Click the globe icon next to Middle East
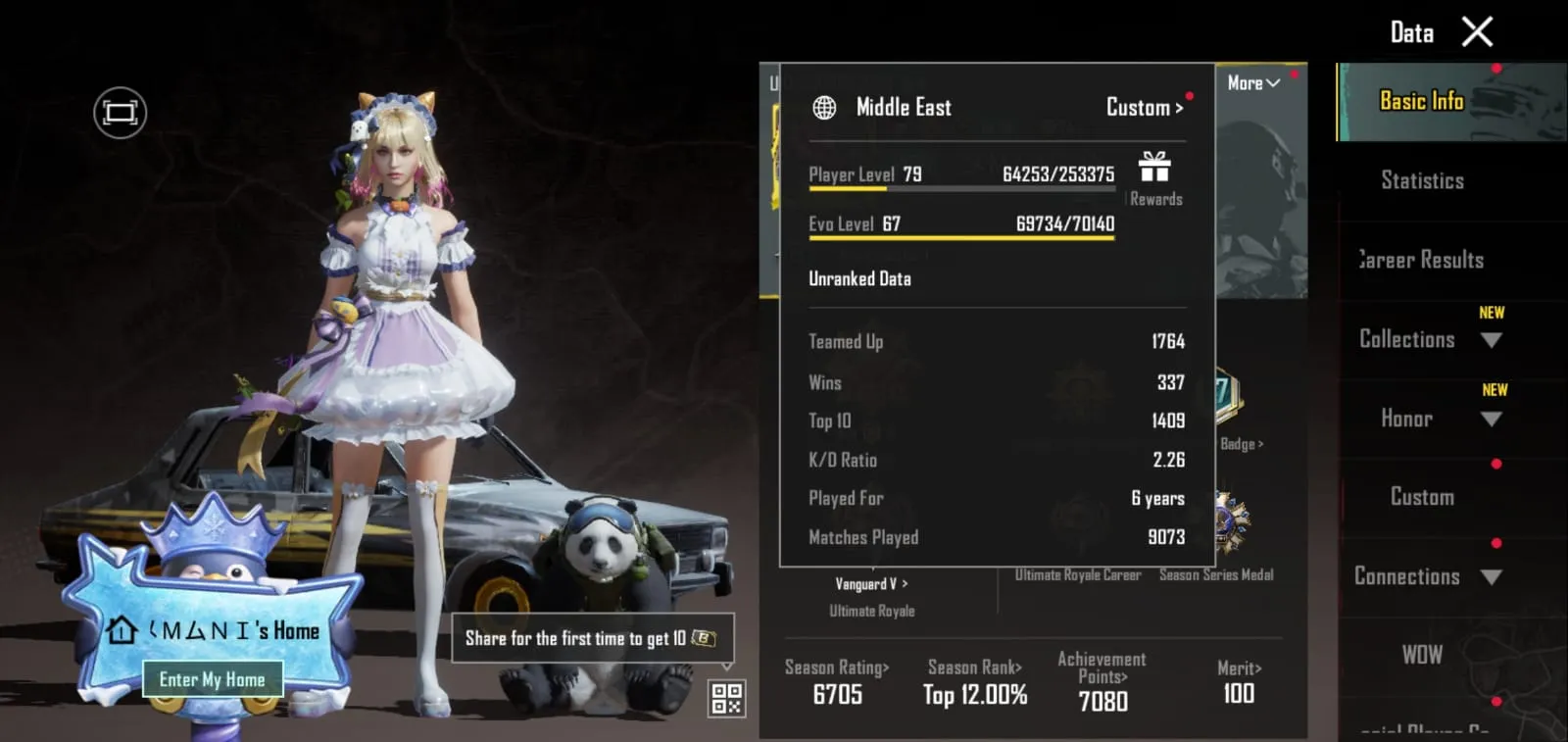Image resolution: width=1568 pixels, height=742 pixels. (823, 108)
